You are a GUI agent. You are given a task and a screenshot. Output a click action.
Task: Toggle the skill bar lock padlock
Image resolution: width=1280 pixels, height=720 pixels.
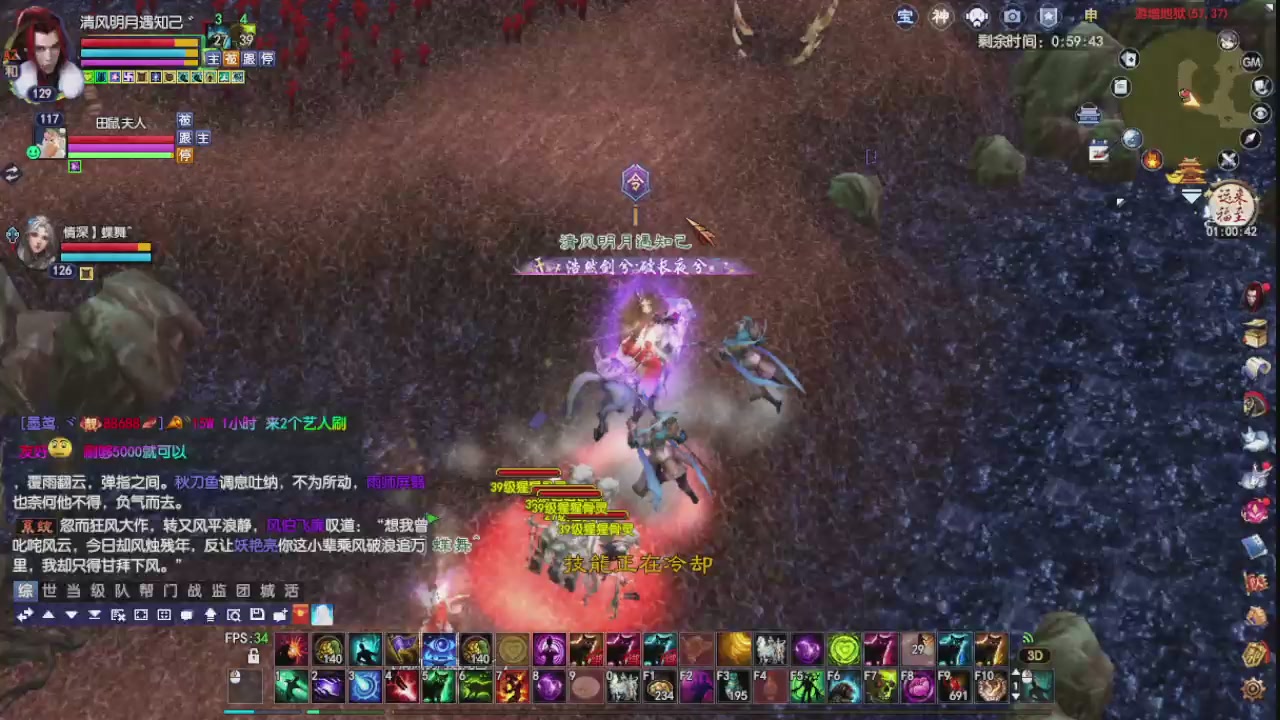253,657
